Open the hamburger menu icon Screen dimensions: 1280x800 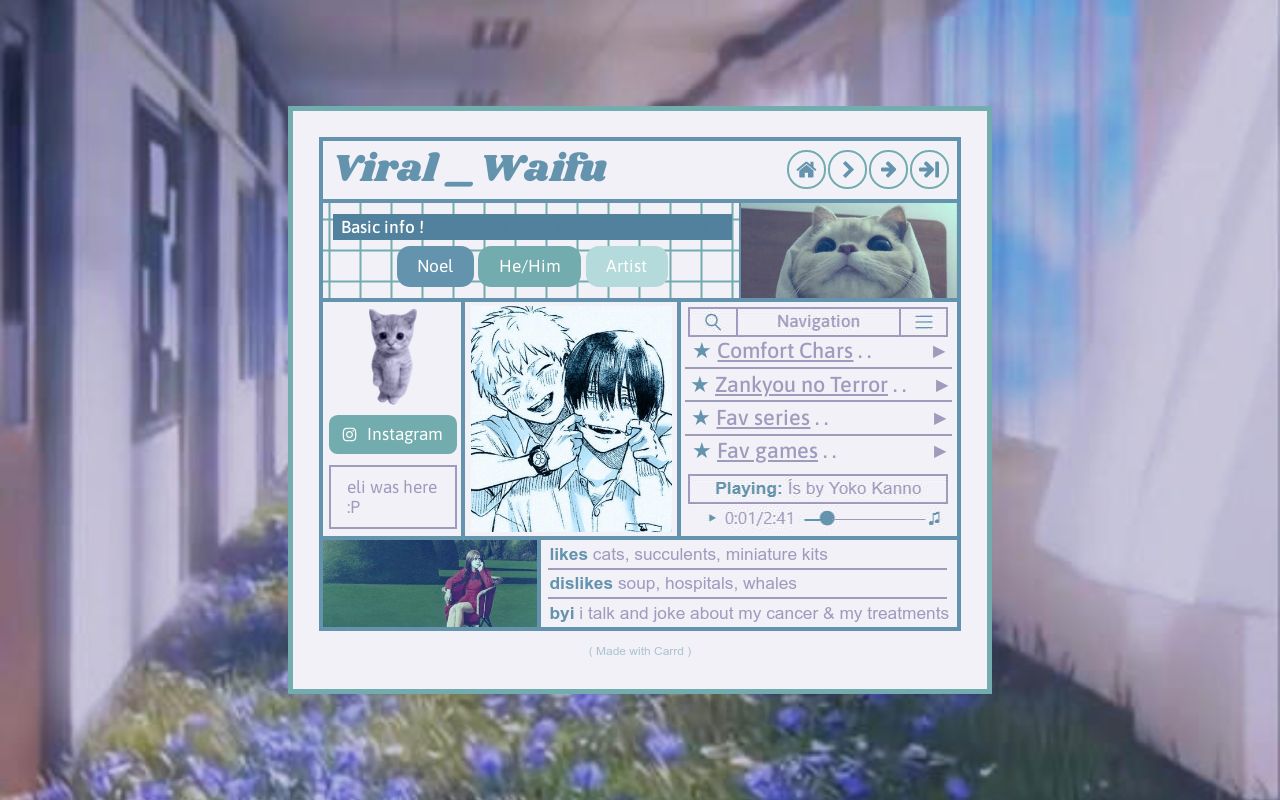[x=923, y=322]
